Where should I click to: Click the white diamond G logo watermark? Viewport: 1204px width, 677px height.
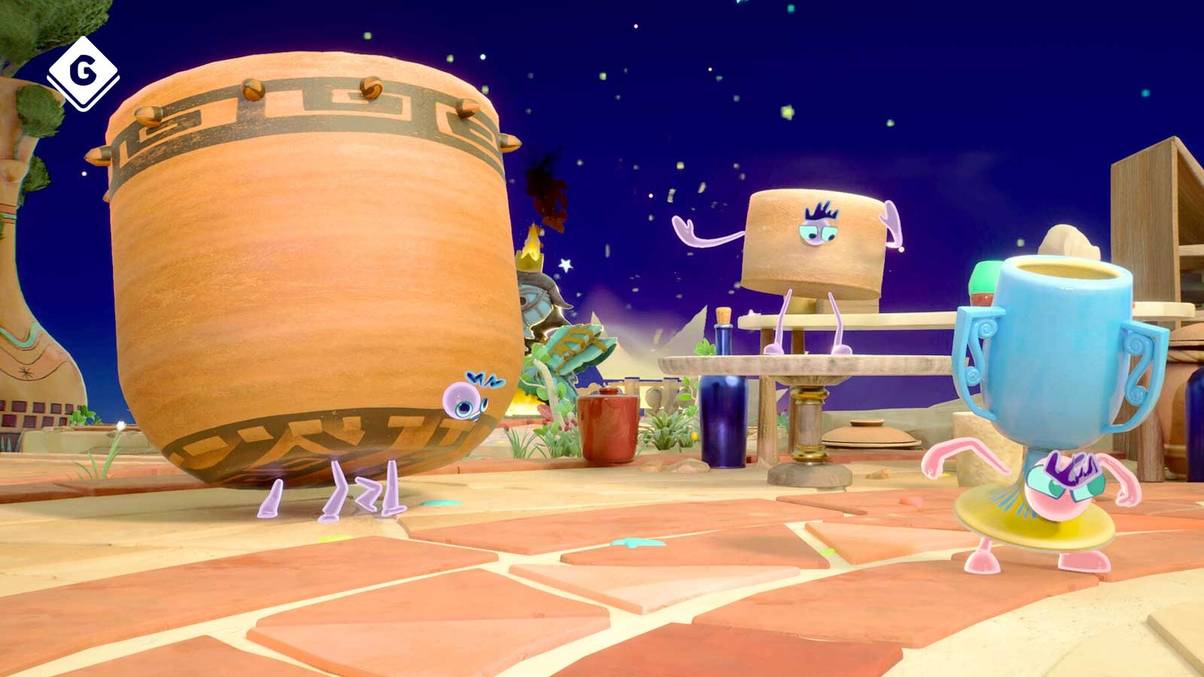(x=82, y=73)
